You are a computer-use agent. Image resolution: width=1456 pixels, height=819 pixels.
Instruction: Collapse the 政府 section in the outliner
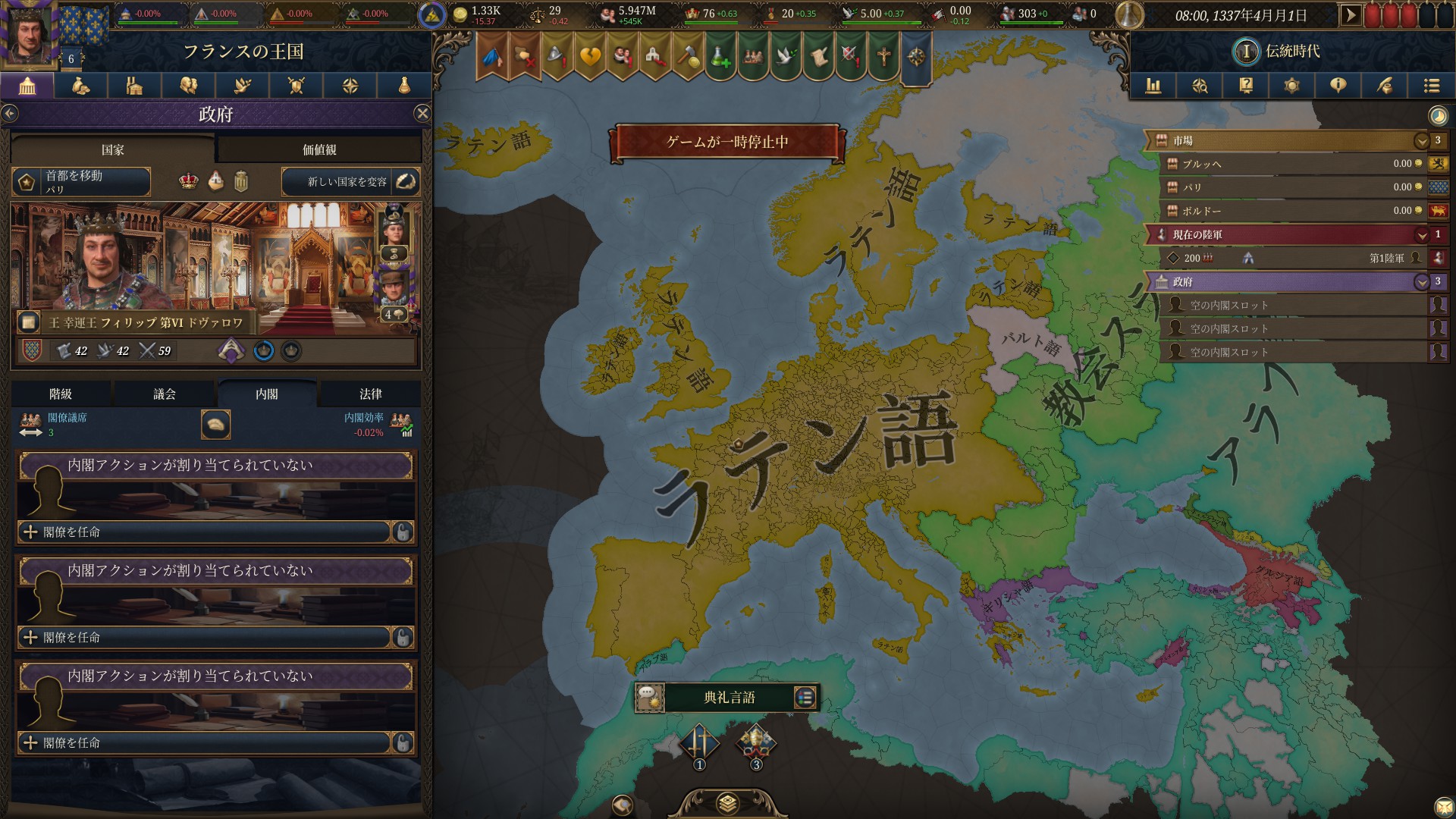1421,282
